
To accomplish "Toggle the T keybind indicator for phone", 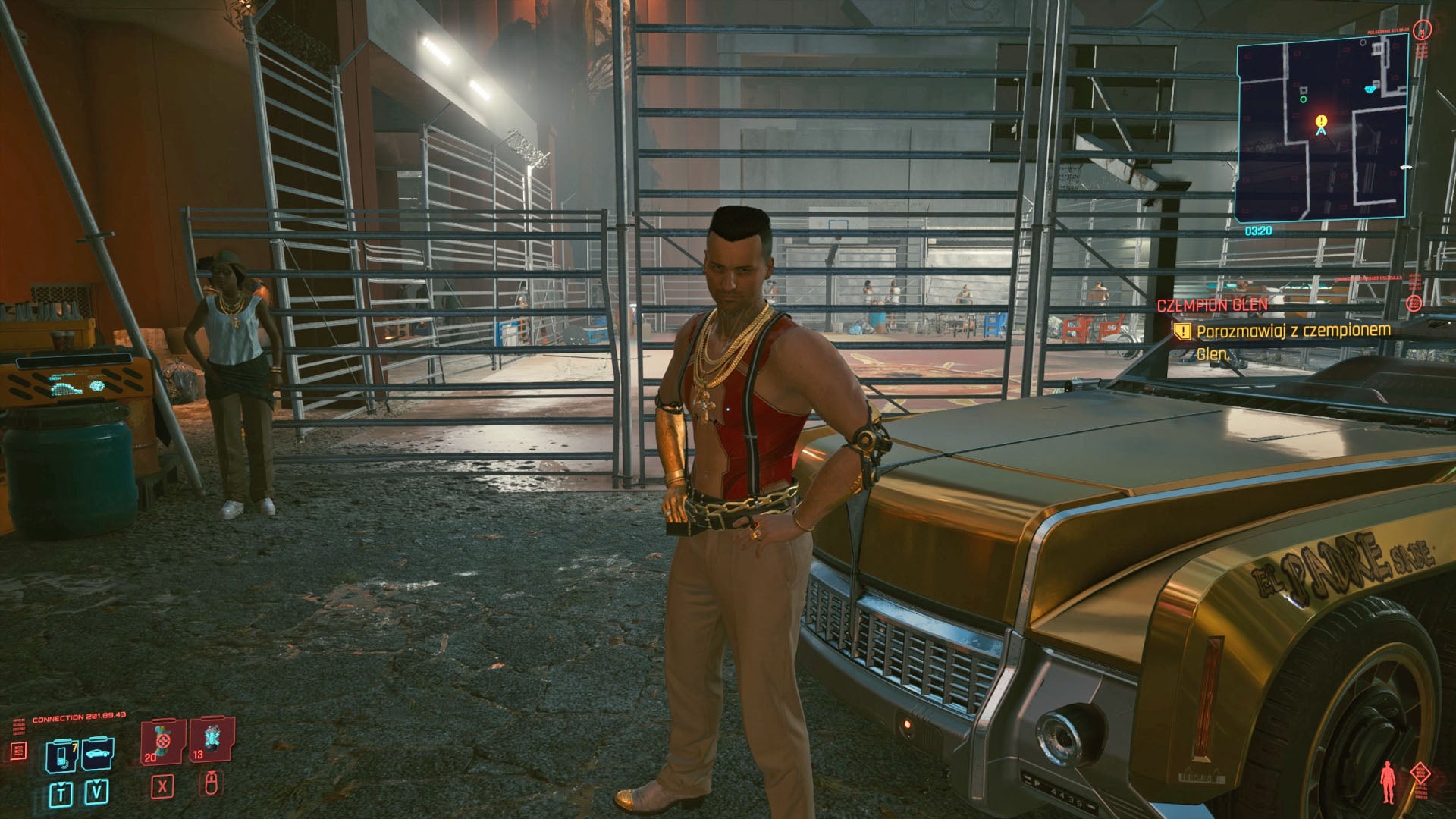I will coord(62,794).
